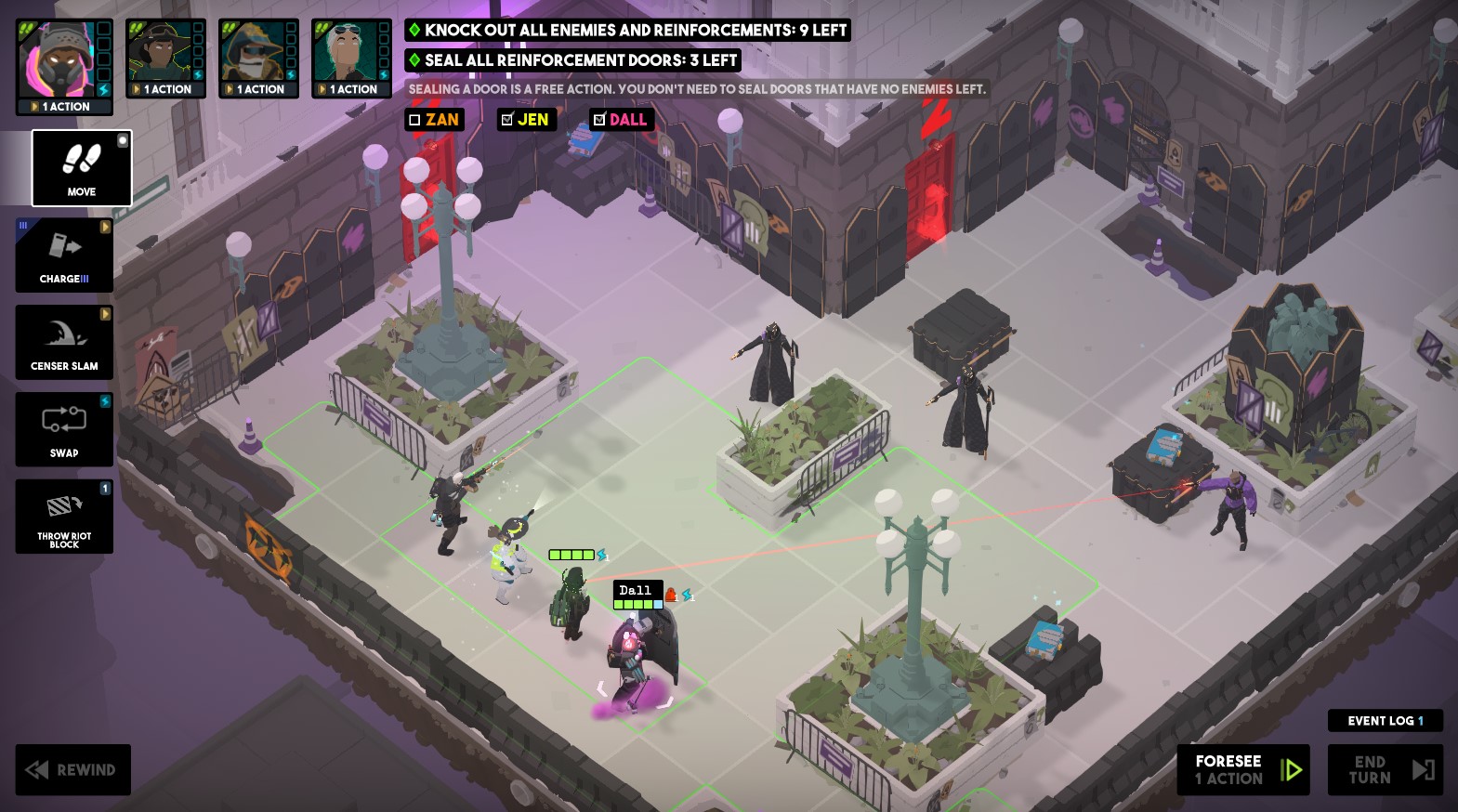This screenshot has height=812, width=1458.
Task: Open the Event Log
Action: [1385, 720]
